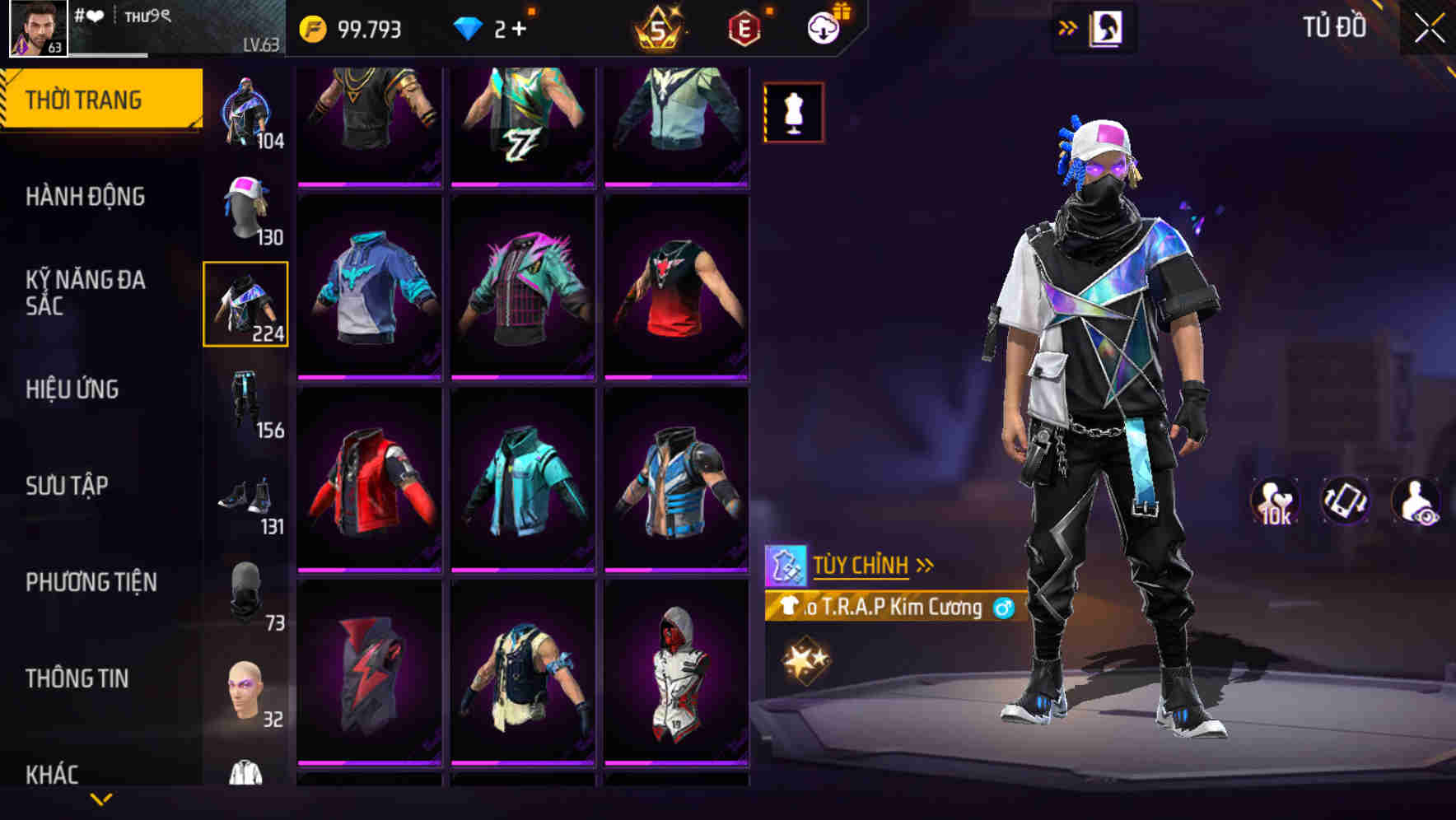This screenshot has width=1456, height=820.
Task: Select the mask category with 73 items
Action: pos(245,593)
